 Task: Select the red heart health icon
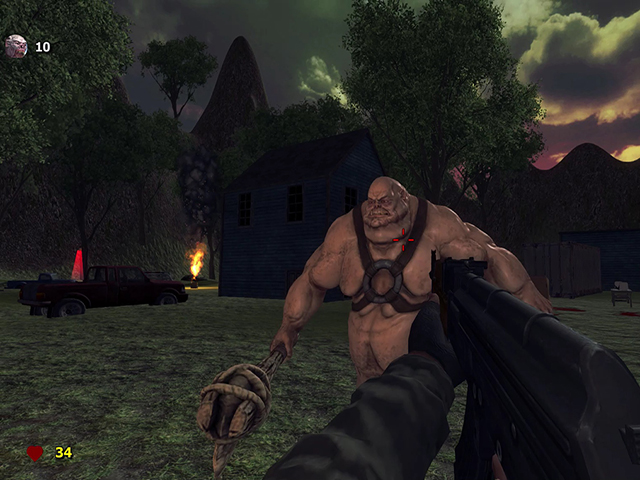point(35,453)
